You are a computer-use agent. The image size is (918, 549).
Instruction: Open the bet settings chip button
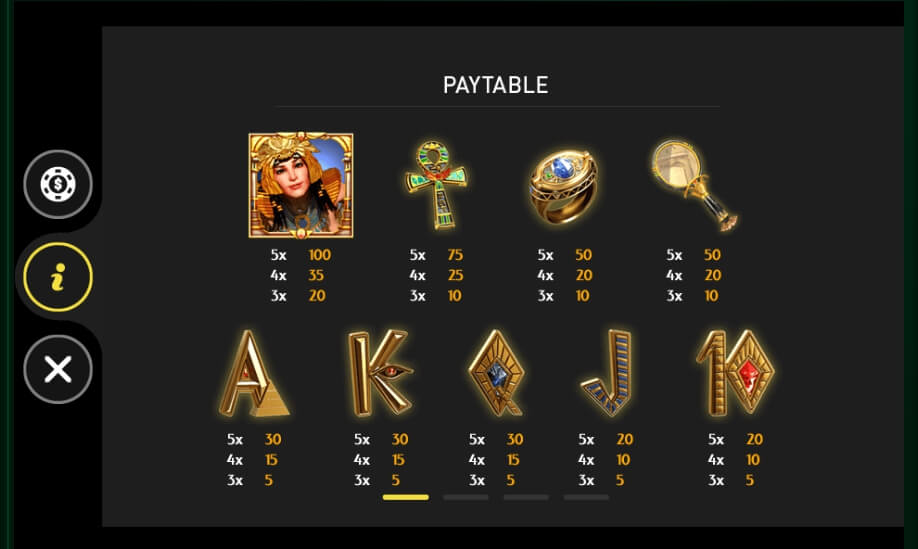point(58,185)
